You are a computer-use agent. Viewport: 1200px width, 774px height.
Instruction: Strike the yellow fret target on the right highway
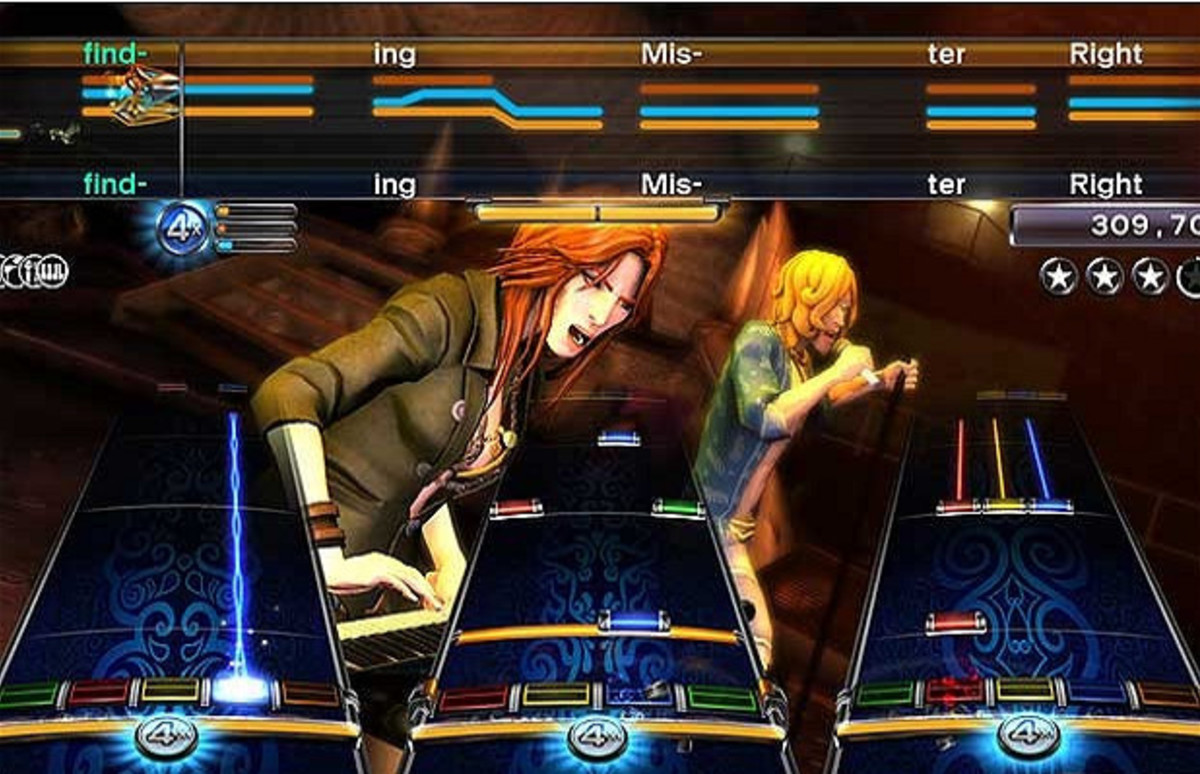click(x=1025, y=691)
